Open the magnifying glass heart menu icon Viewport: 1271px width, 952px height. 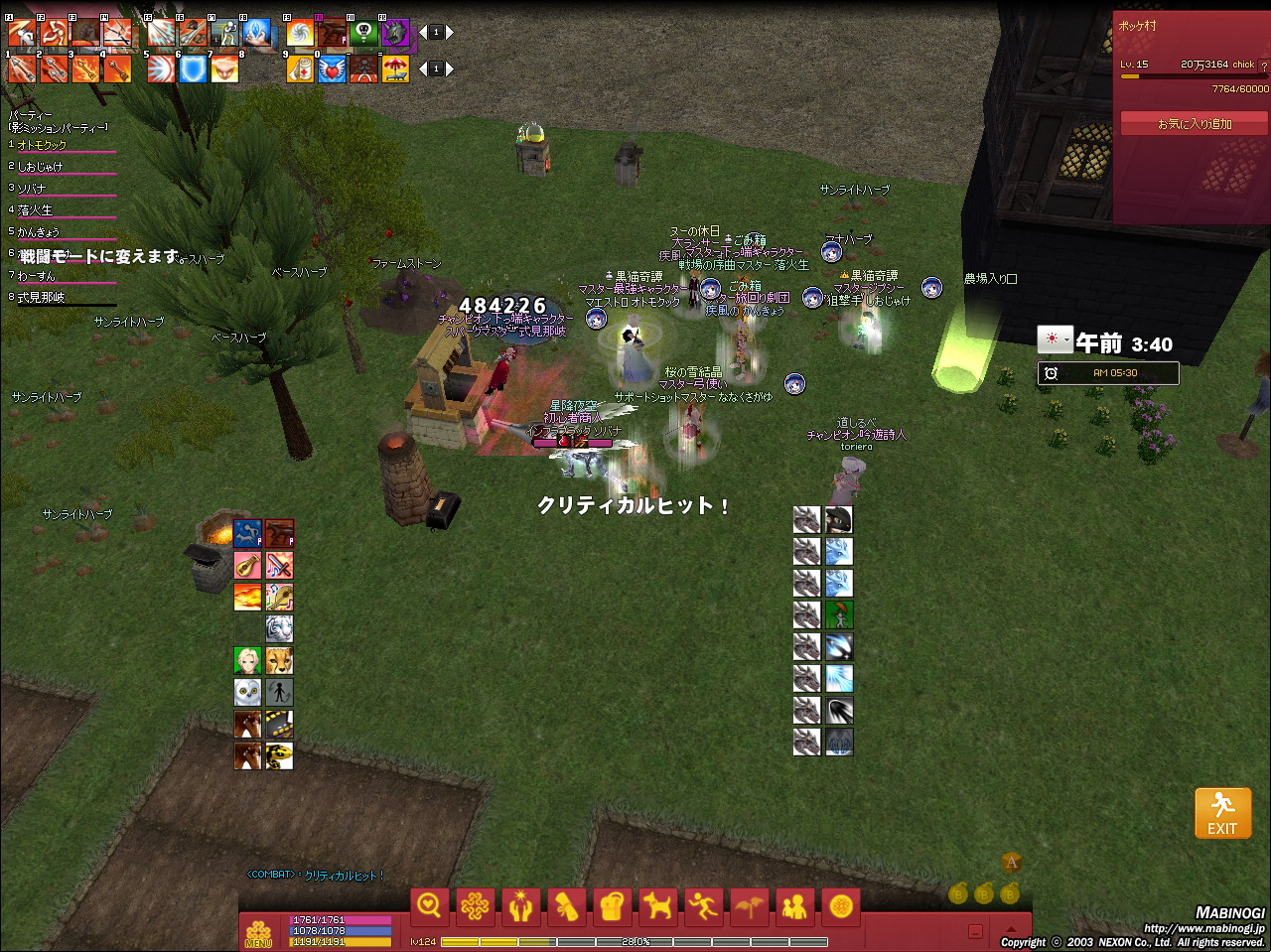[x=429, y=905]
